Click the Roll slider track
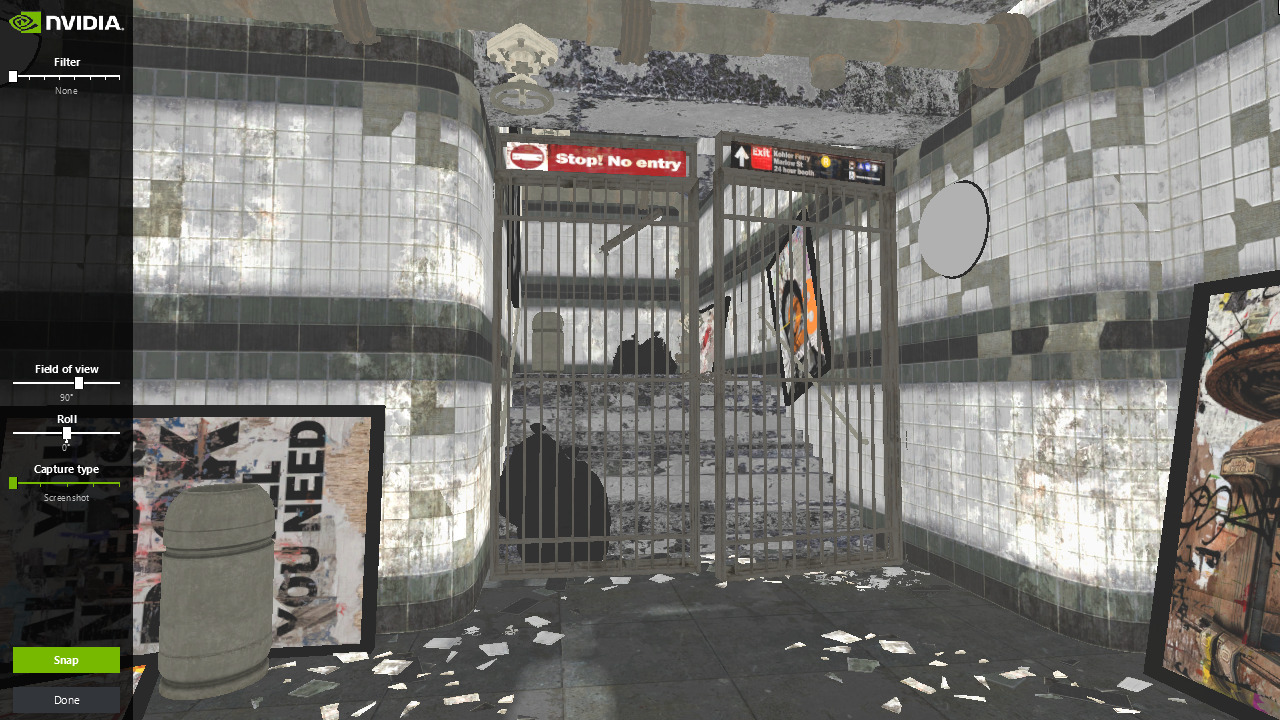Image resolution: width=1280 pixels, height=720 pixels. (x=66, y=433)
